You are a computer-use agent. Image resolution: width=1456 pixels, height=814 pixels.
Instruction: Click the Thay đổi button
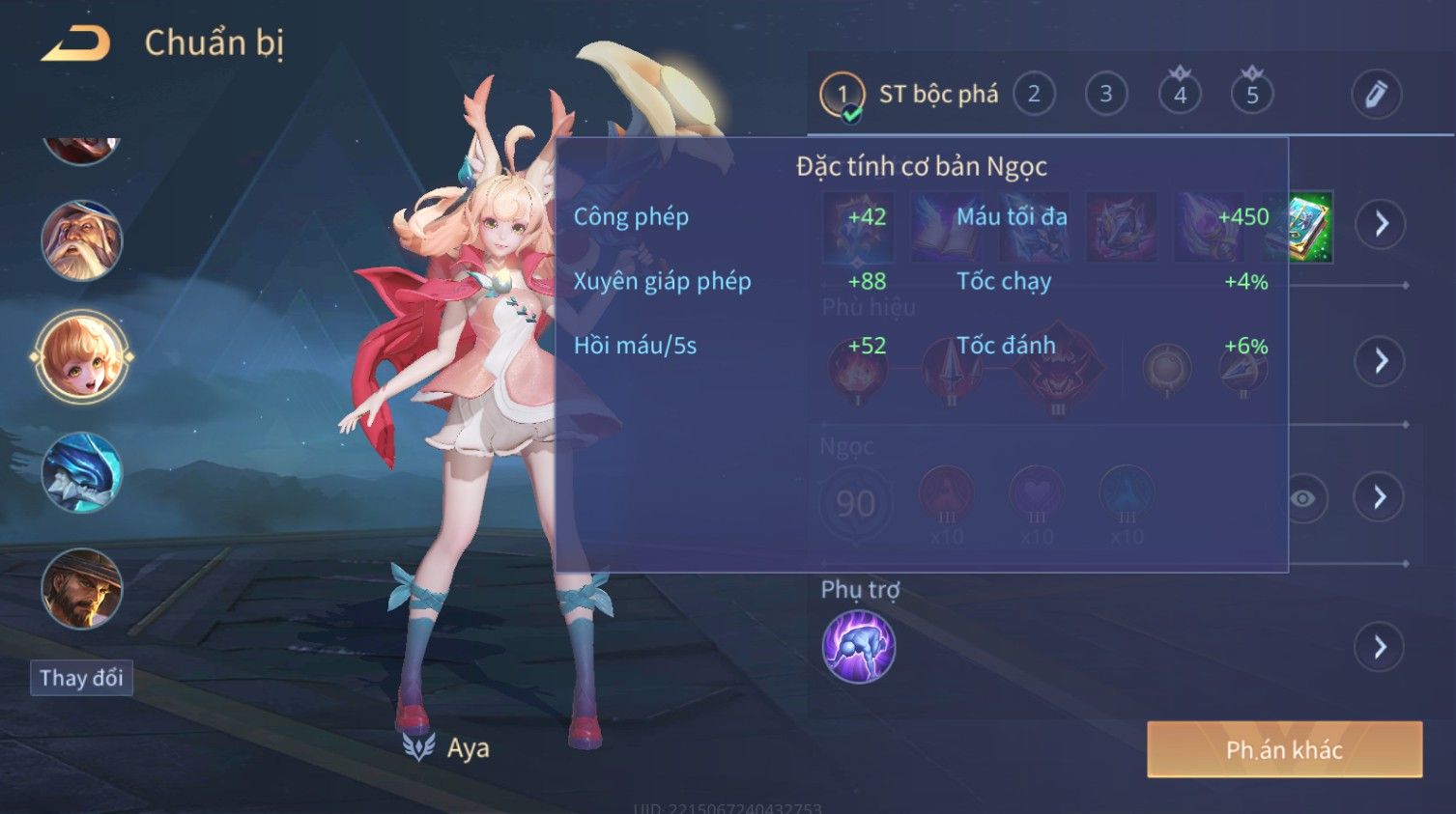(81, 678)
